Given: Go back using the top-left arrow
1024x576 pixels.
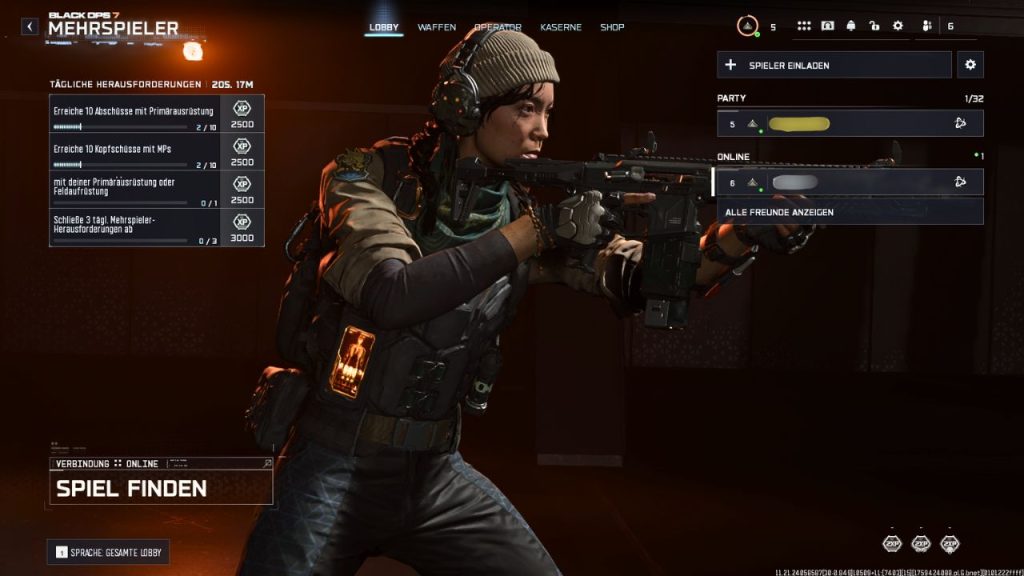Looking at the screenshot, I should coord(30,27).
